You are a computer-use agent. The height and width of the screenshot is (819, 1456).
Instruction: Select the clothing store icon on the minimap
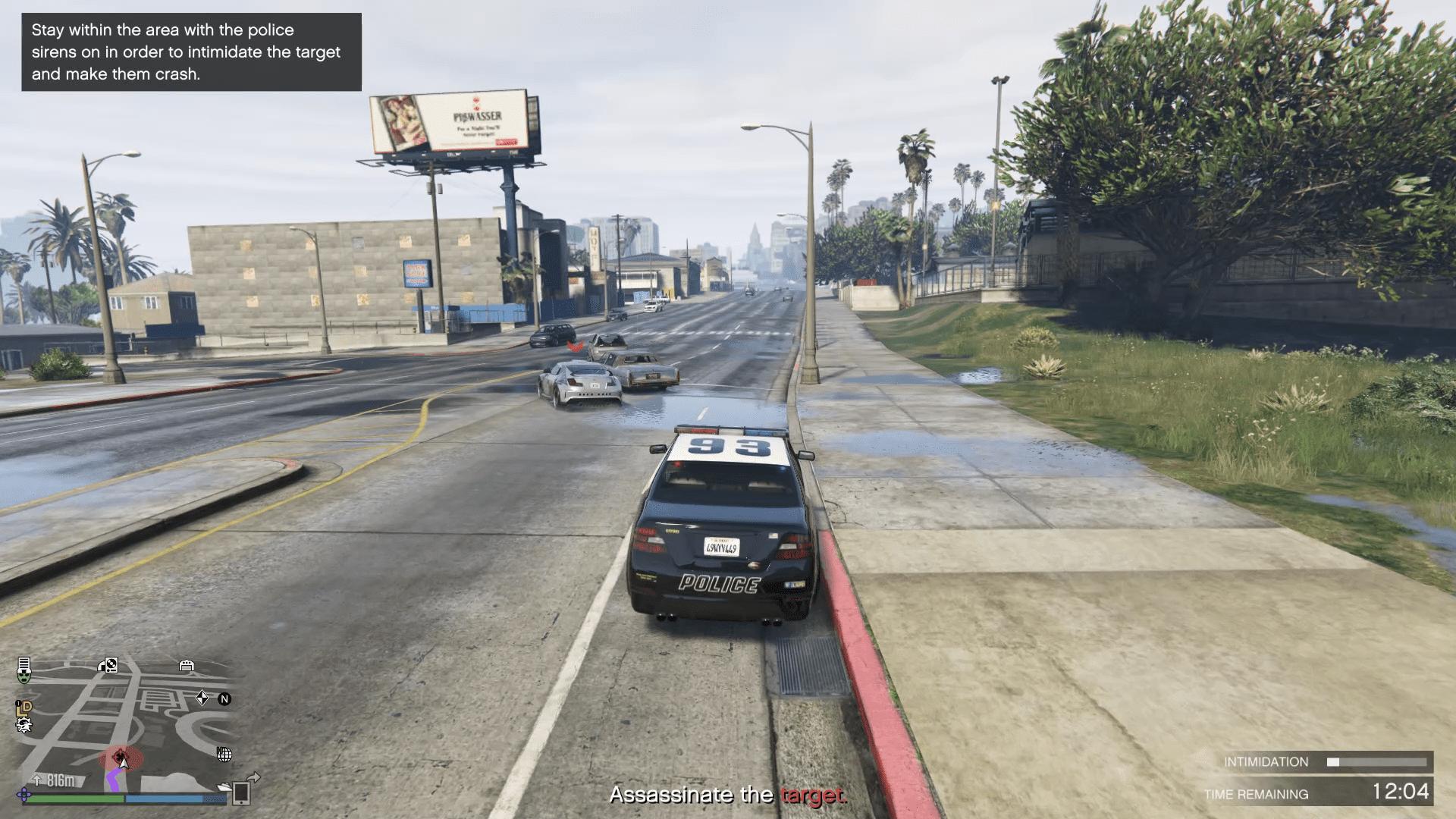(x=24, y=663)
